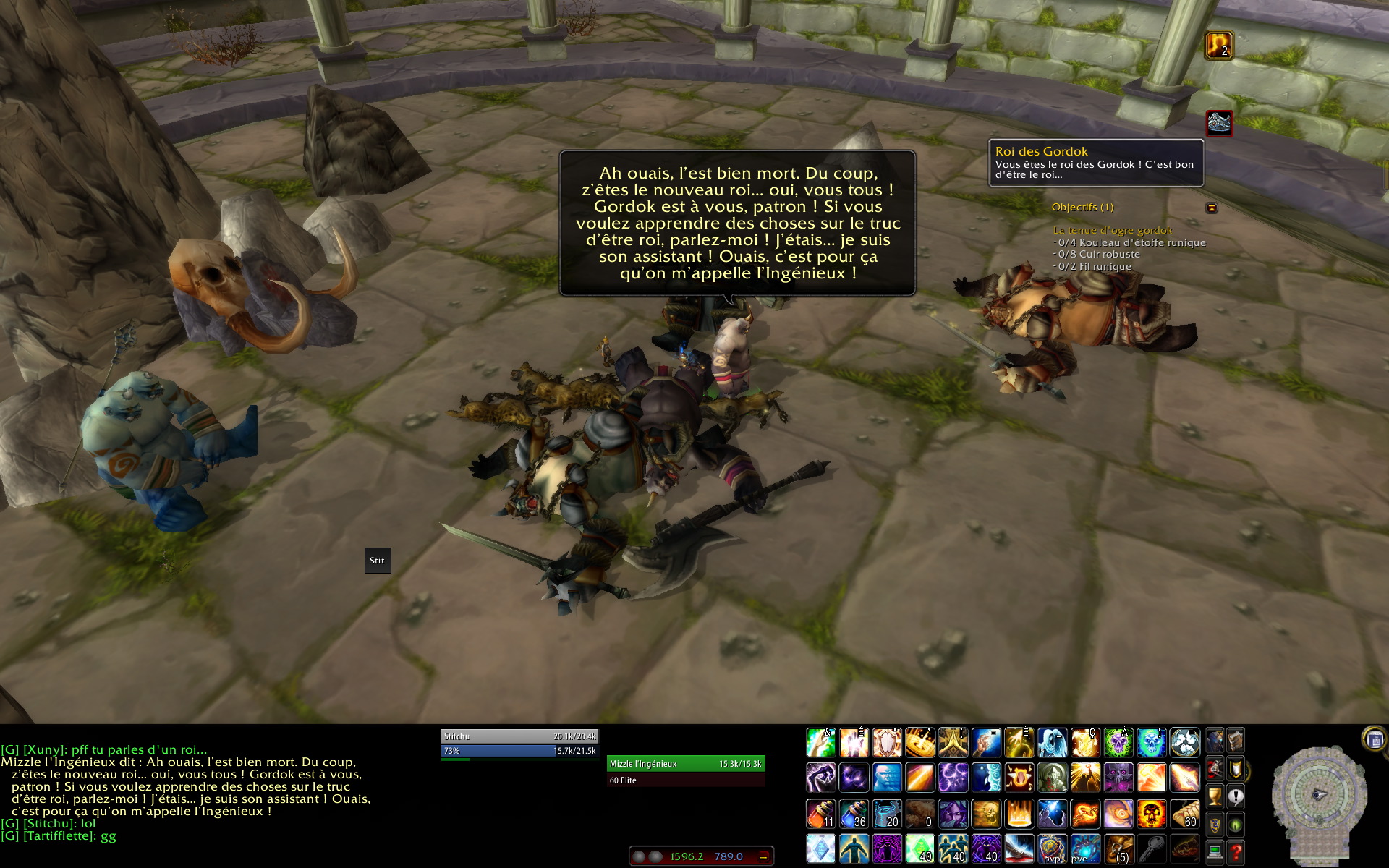
Task: Cast the Power Word: Shield ability
Action: click(887, 743)
